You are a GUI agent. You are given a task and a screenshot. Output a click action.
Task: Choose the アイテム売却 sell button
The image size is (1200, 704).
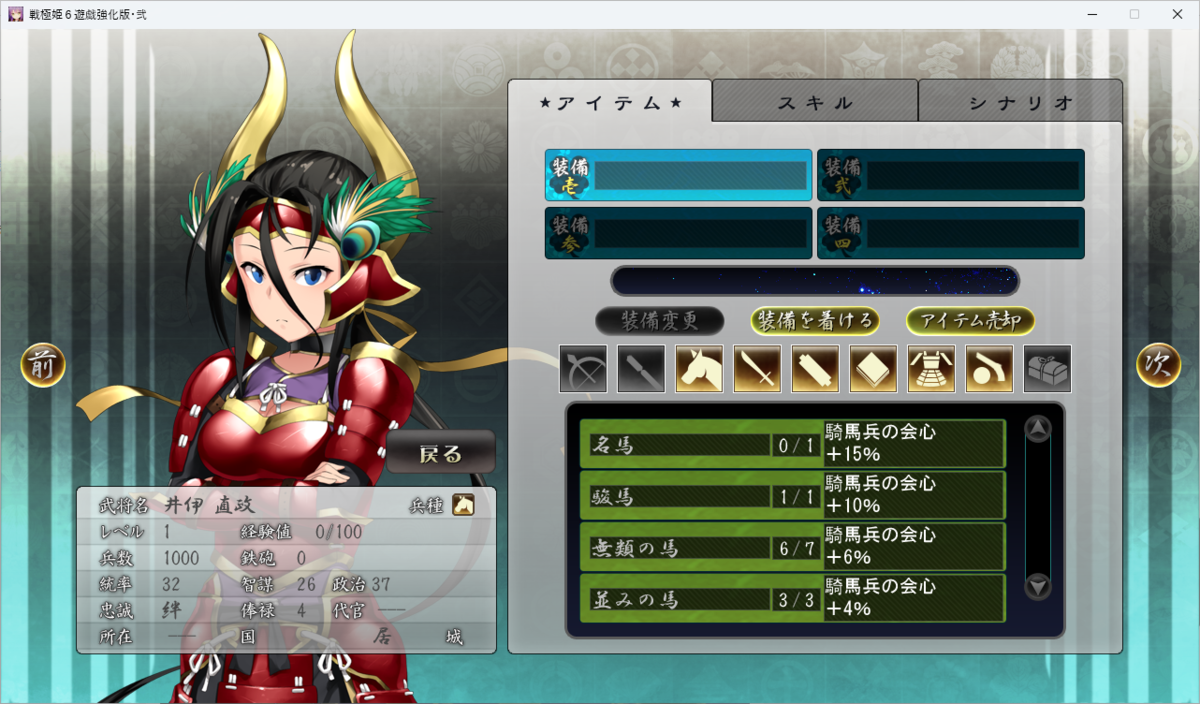tap(970, 321)
